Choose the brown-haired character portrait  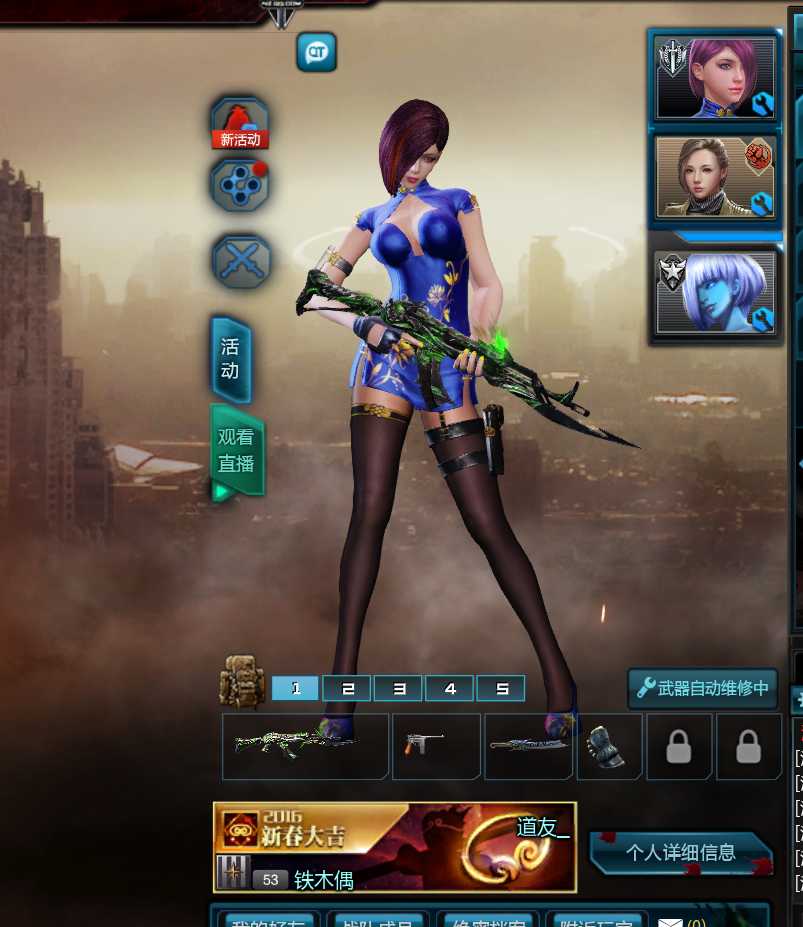pos(716,177)
